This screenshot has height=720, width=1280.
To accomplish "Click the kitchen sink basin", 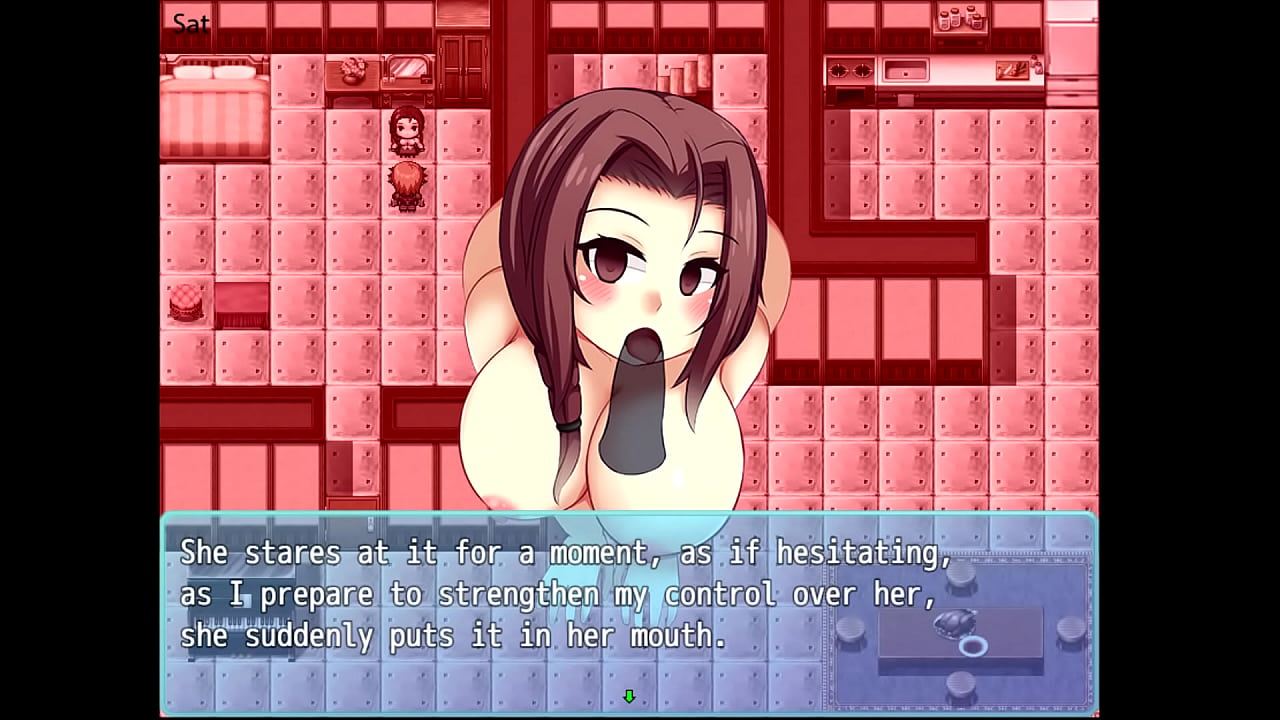I will pos(904,71).
